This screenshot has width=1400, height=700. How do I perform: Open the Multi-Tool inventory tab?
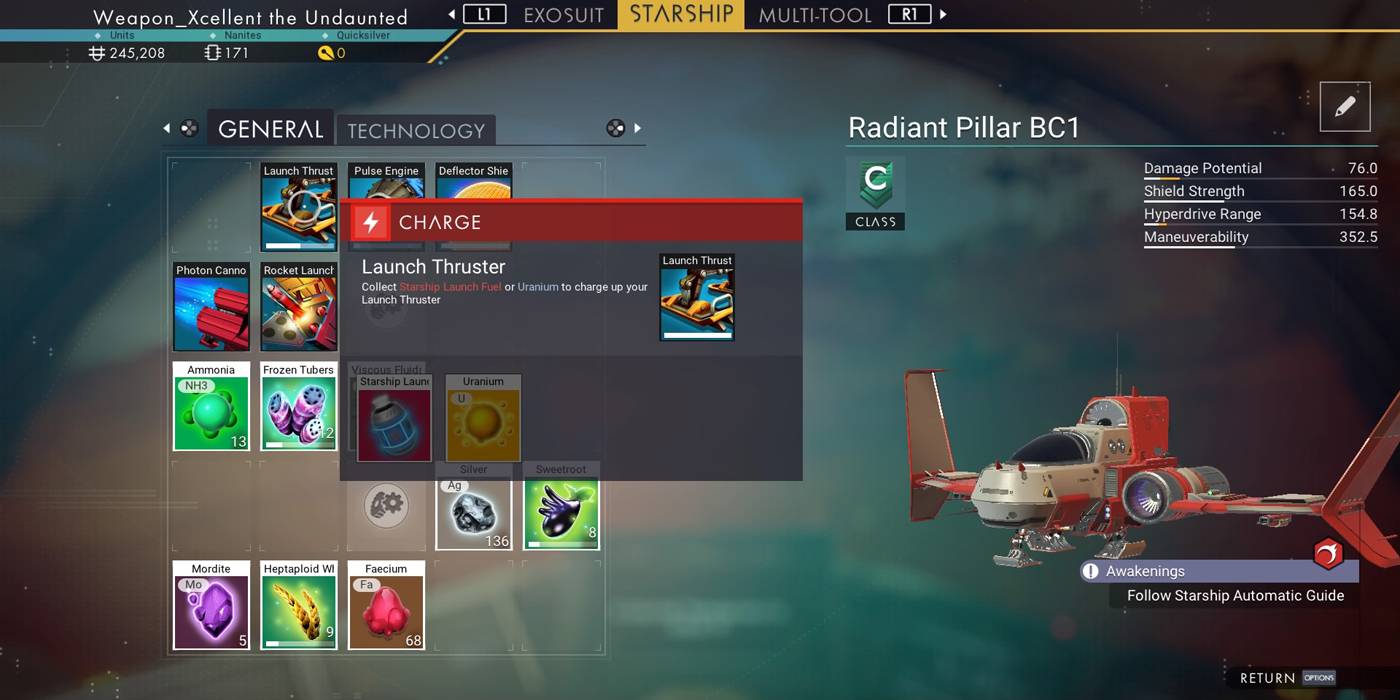pos(815,15)
